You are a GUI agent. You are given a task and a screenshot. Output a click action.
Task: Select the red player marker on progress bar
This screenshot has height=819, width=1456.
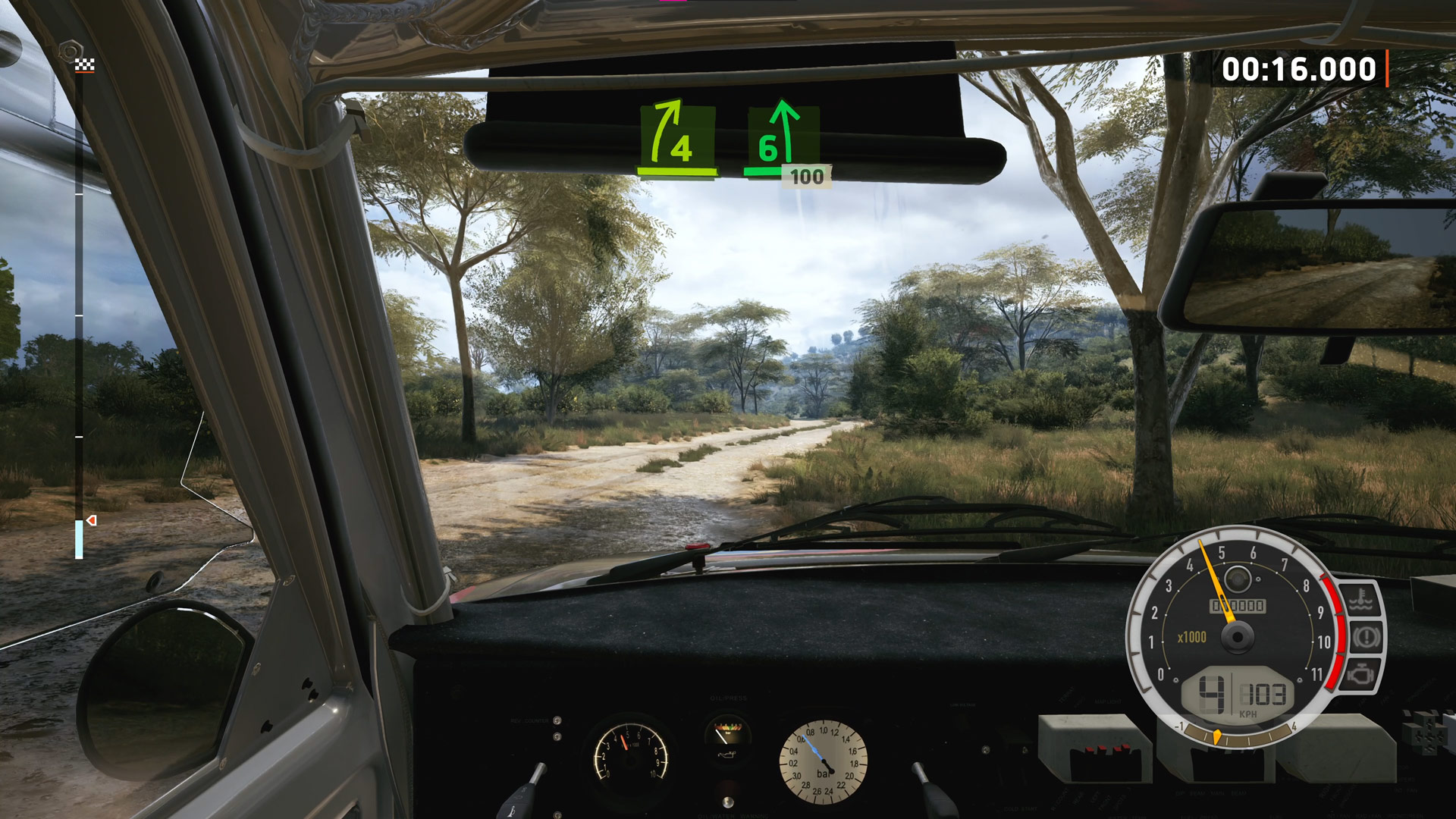click(92, 520)
